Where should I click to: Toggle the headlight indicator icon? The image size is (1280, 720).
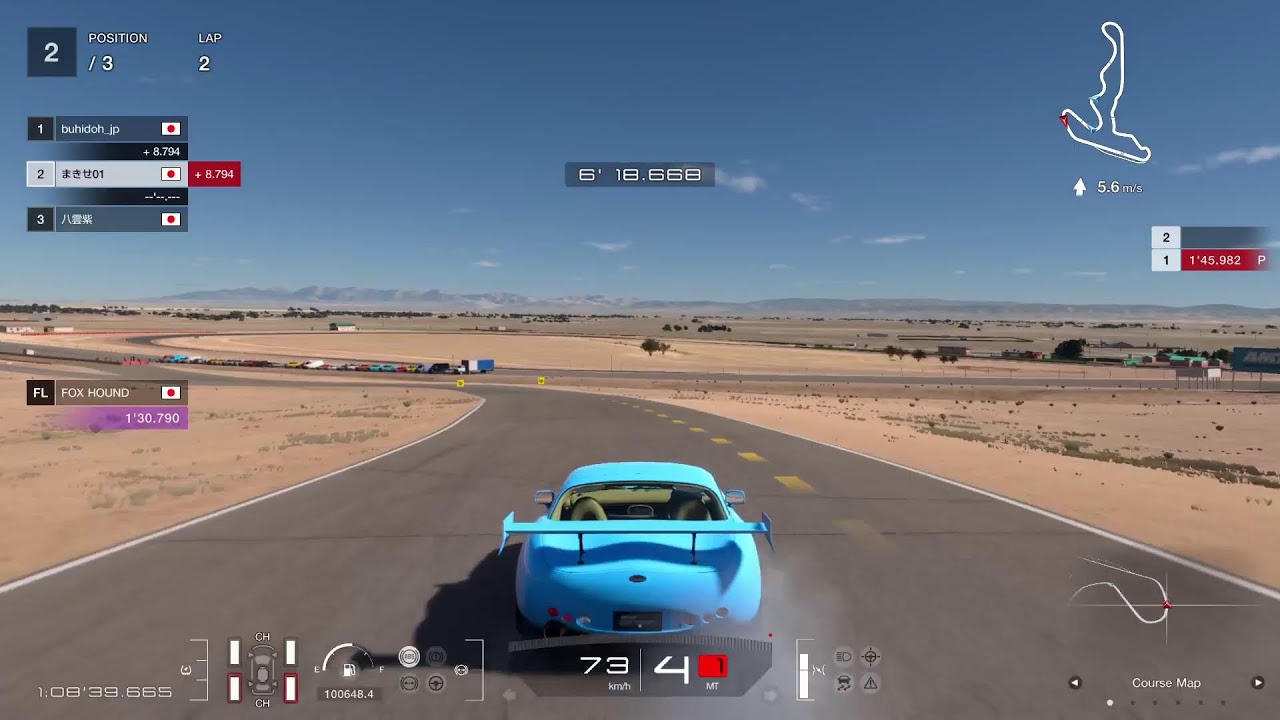coord(843,657)
